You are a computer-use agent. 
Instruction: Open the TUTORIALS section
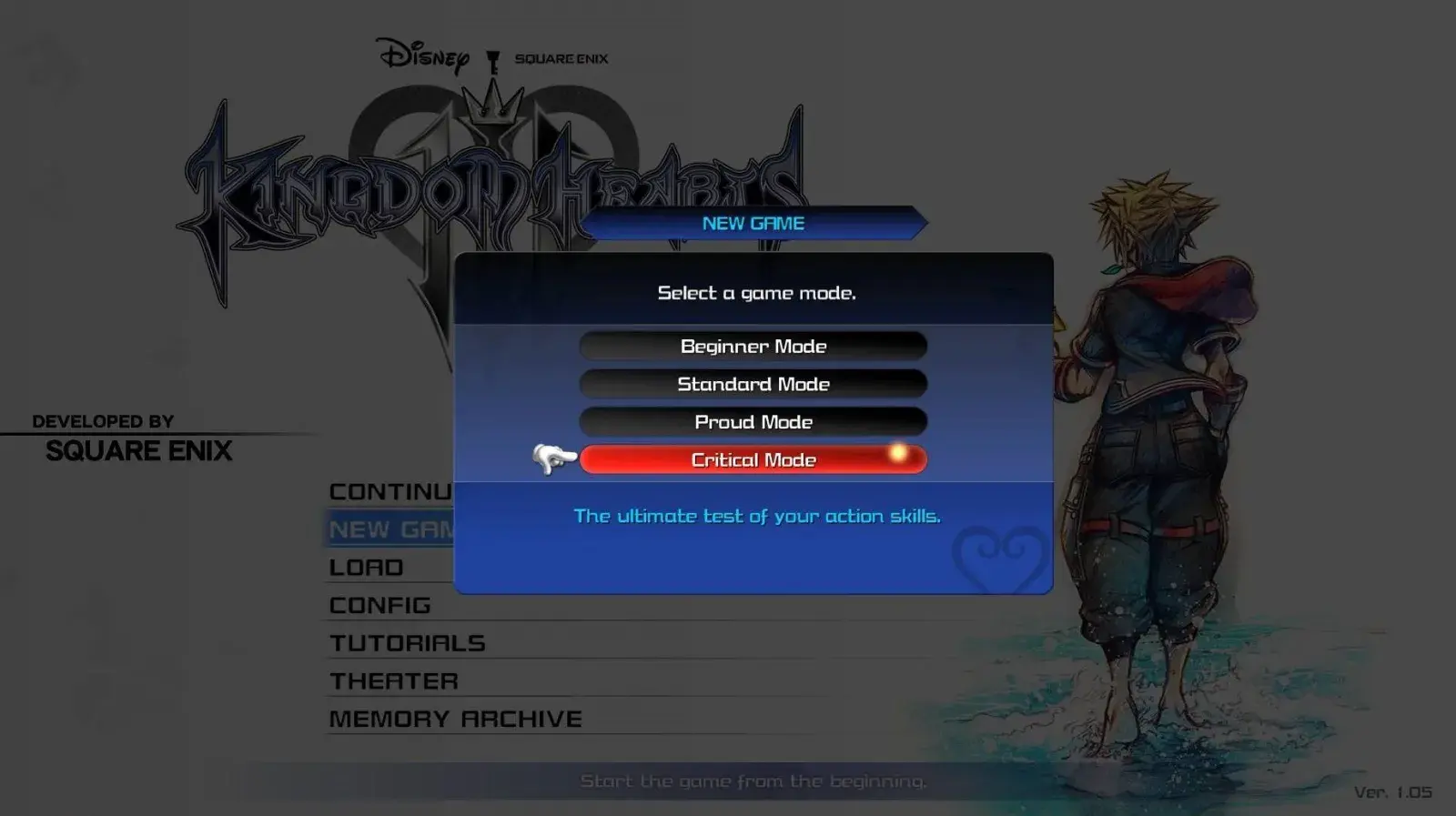click(406, 642)
